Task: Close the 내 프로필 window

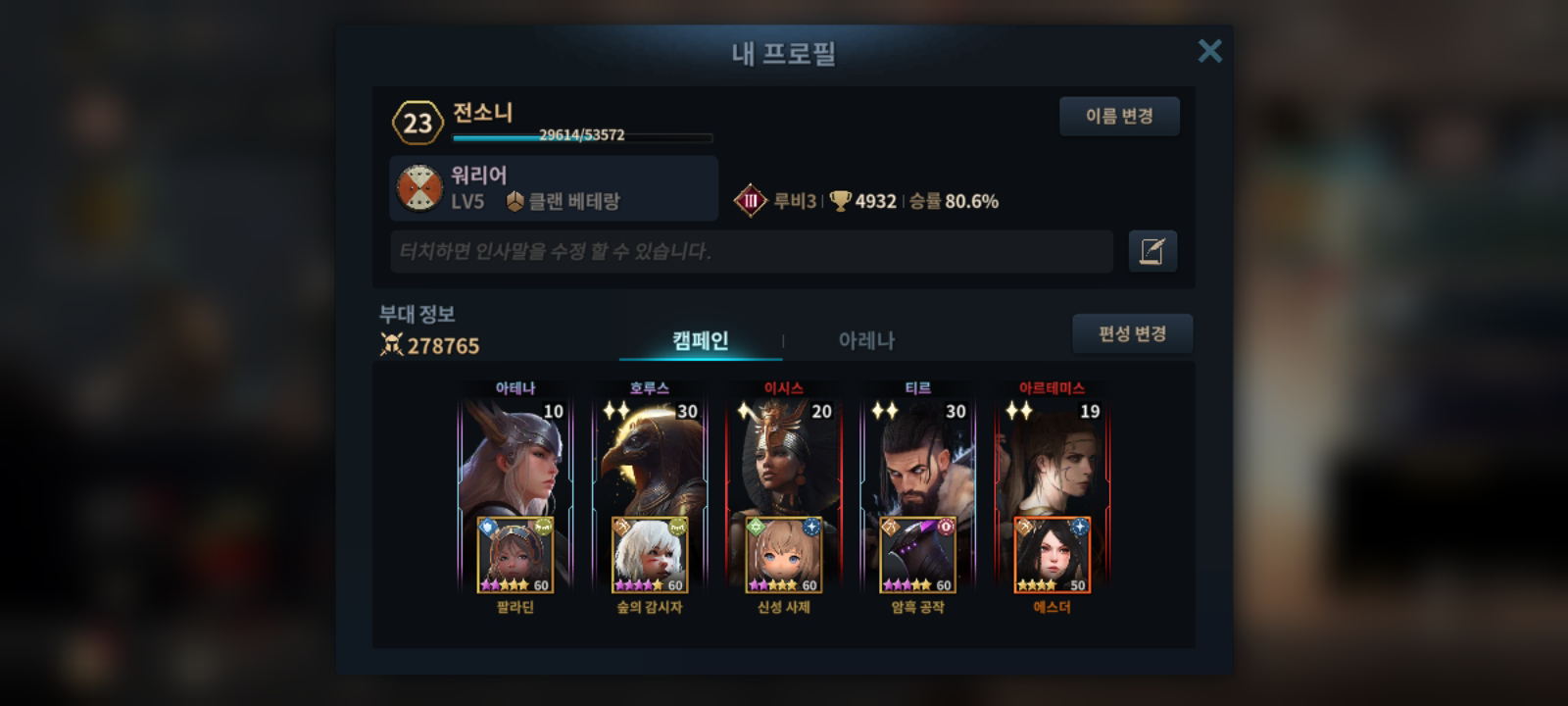Action: (1209, 51)
